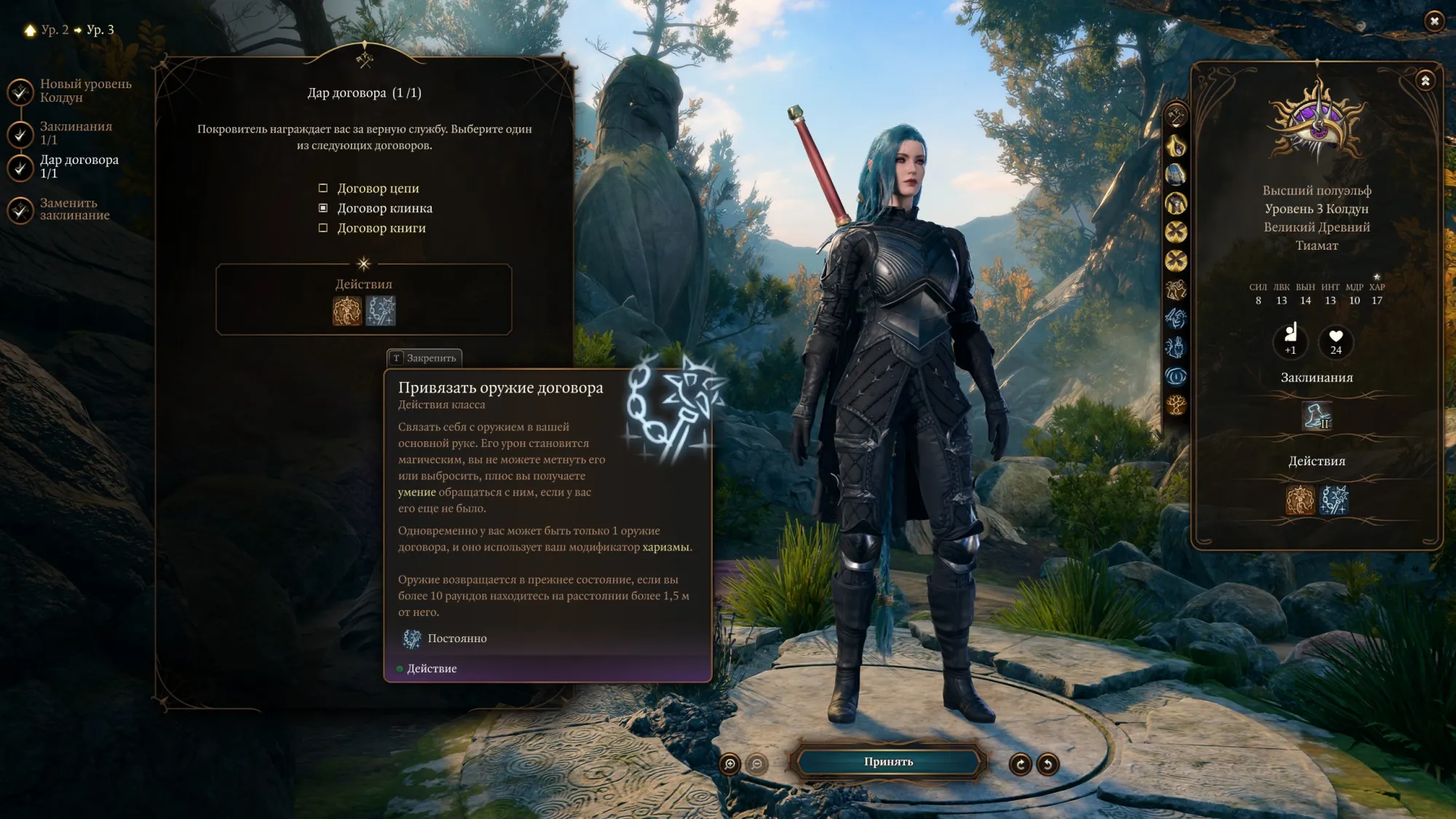Click the orange action icon in summary panel

coord(1299,500)
